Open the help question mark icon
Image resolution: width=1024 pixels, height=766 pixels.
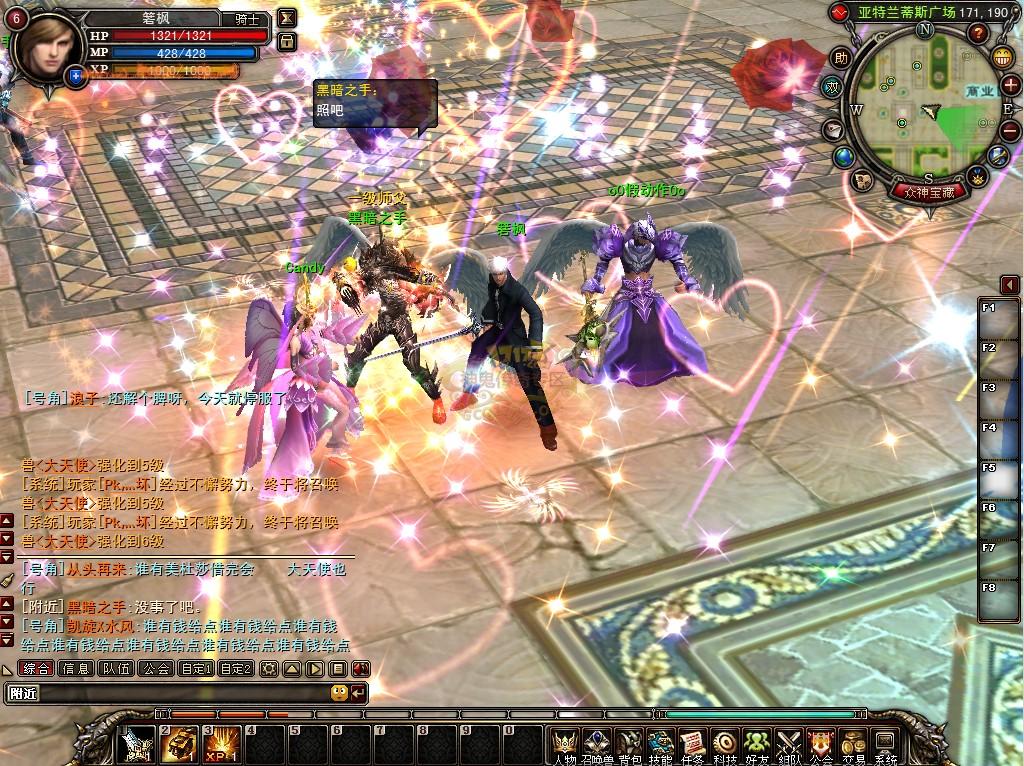point(979,34)
